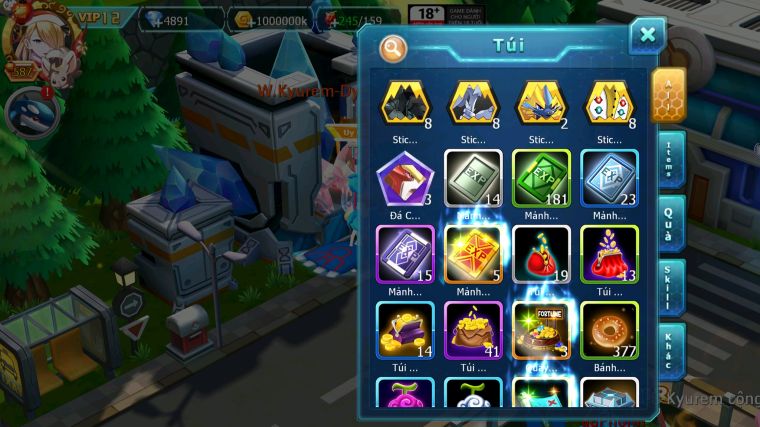Viewport: 760px width, 427px height.
Task: Open the Fortune treasure chest item
Action: 540,330
